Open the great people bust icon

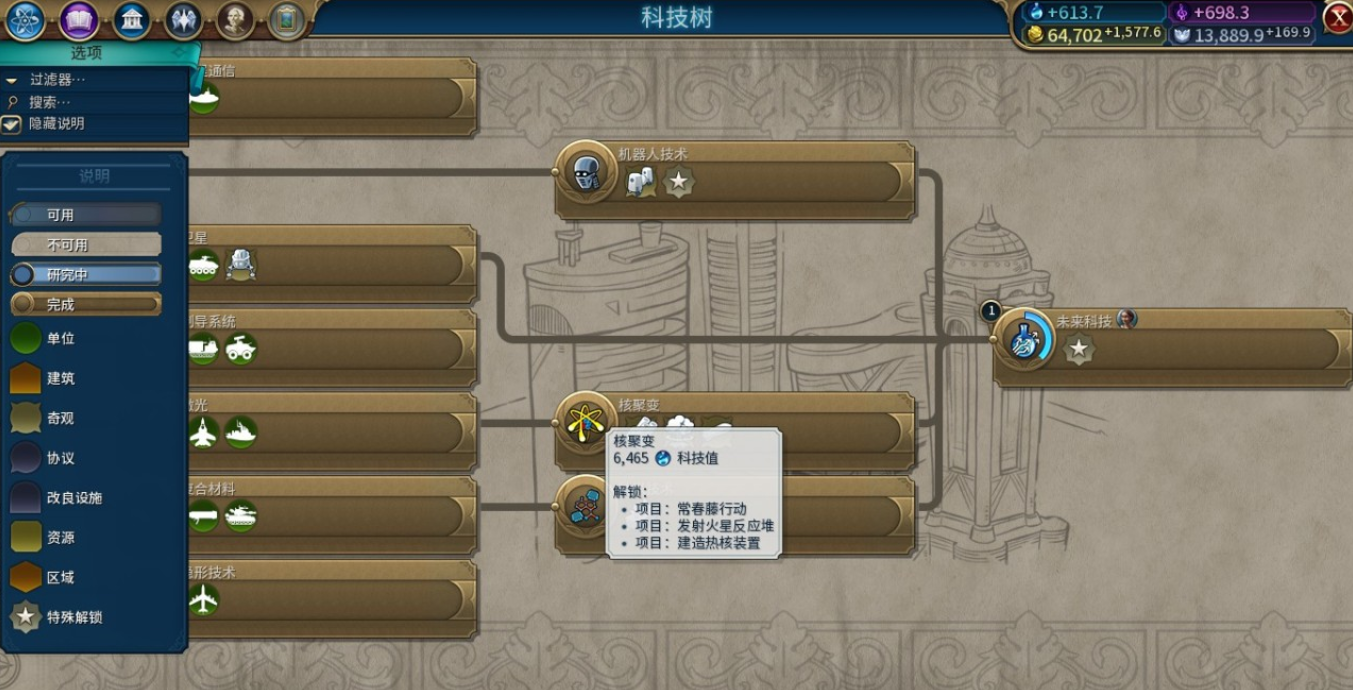(x=235, y=19)
